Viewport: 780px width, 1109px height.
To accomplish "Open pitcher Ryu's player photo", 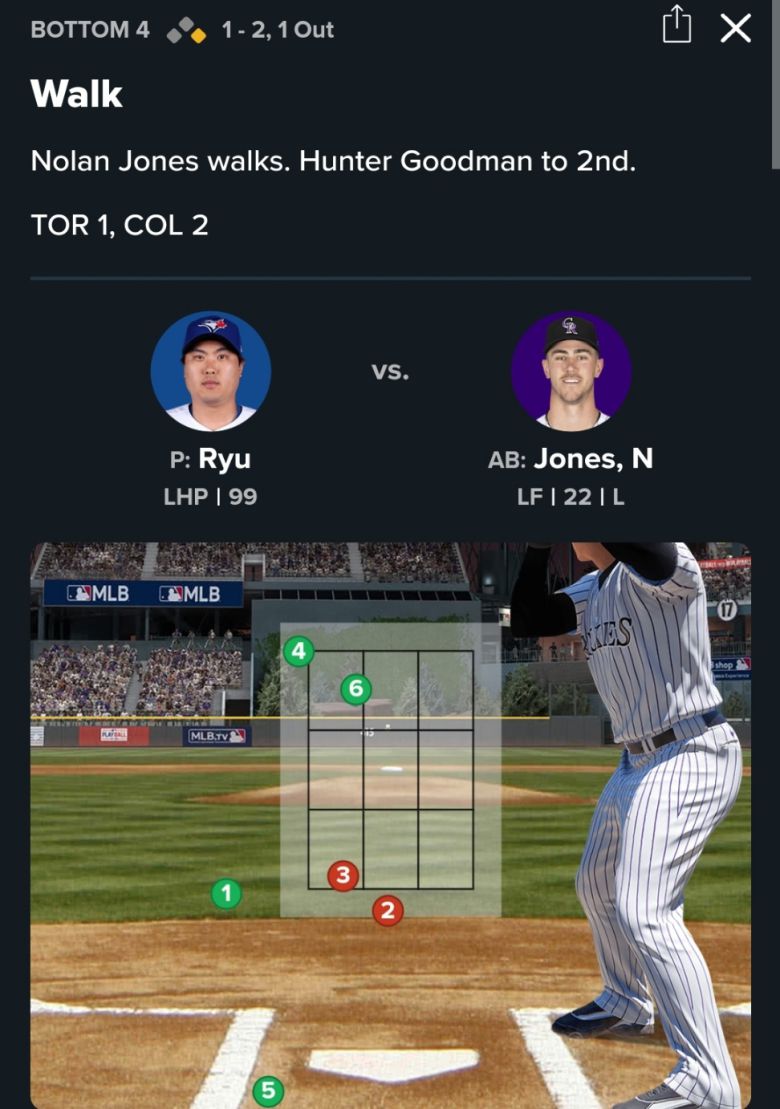I will [211, 371].
